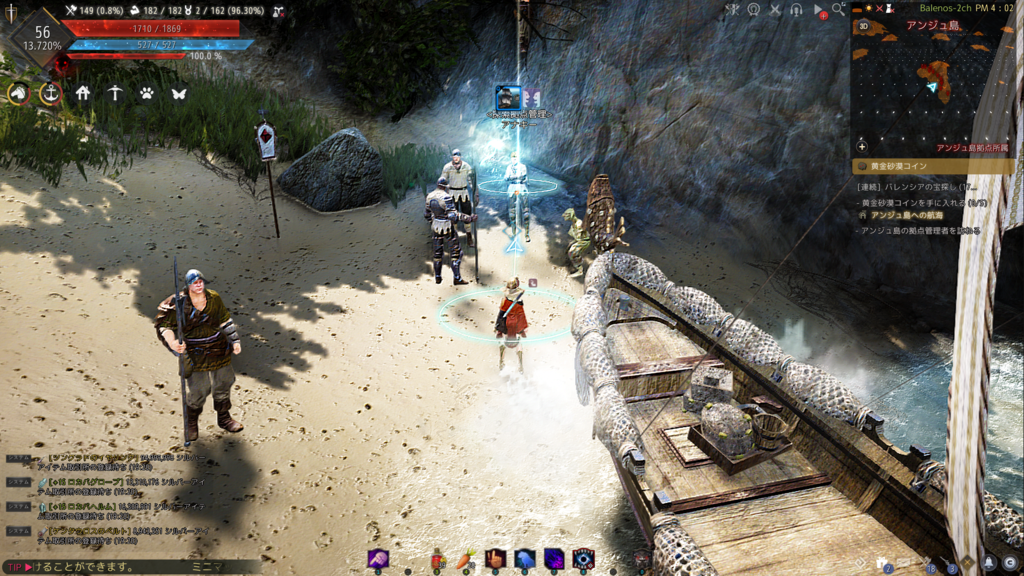Image resolution: width=1024 pixels, height=576 pixels.
Task: Click the horse mount icon
Action: coord(18,93)
